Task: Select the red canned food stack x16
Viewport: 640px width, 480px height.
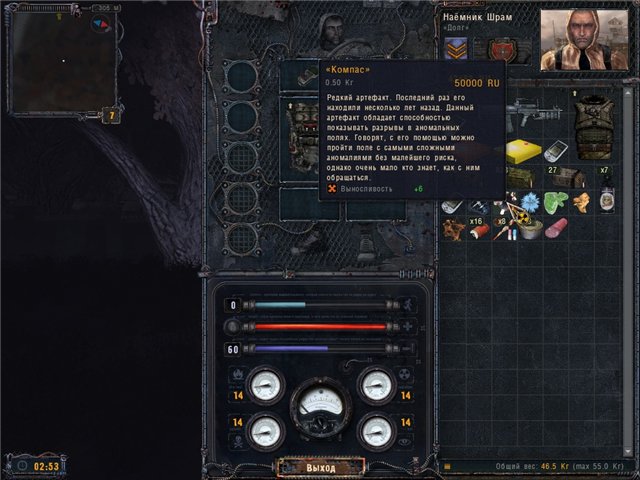Action: coord(480,228)
